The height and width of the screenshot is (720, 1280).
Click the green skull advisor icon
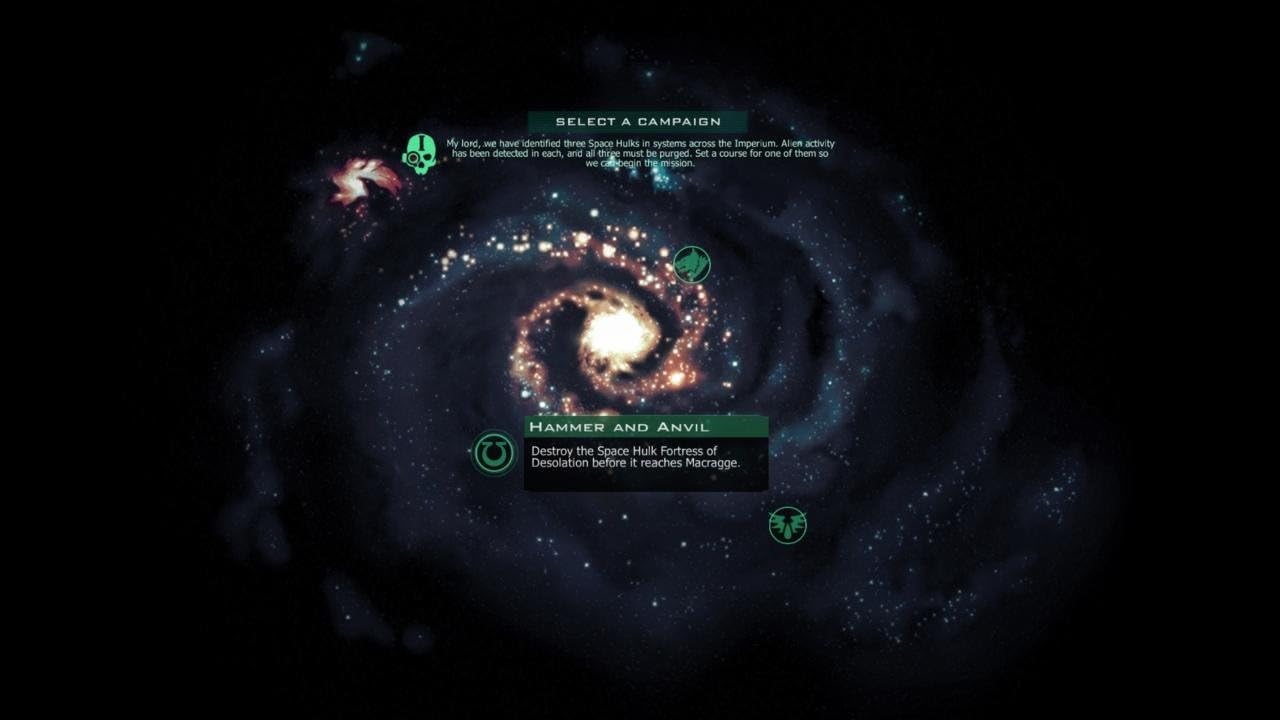click(420, 154)
